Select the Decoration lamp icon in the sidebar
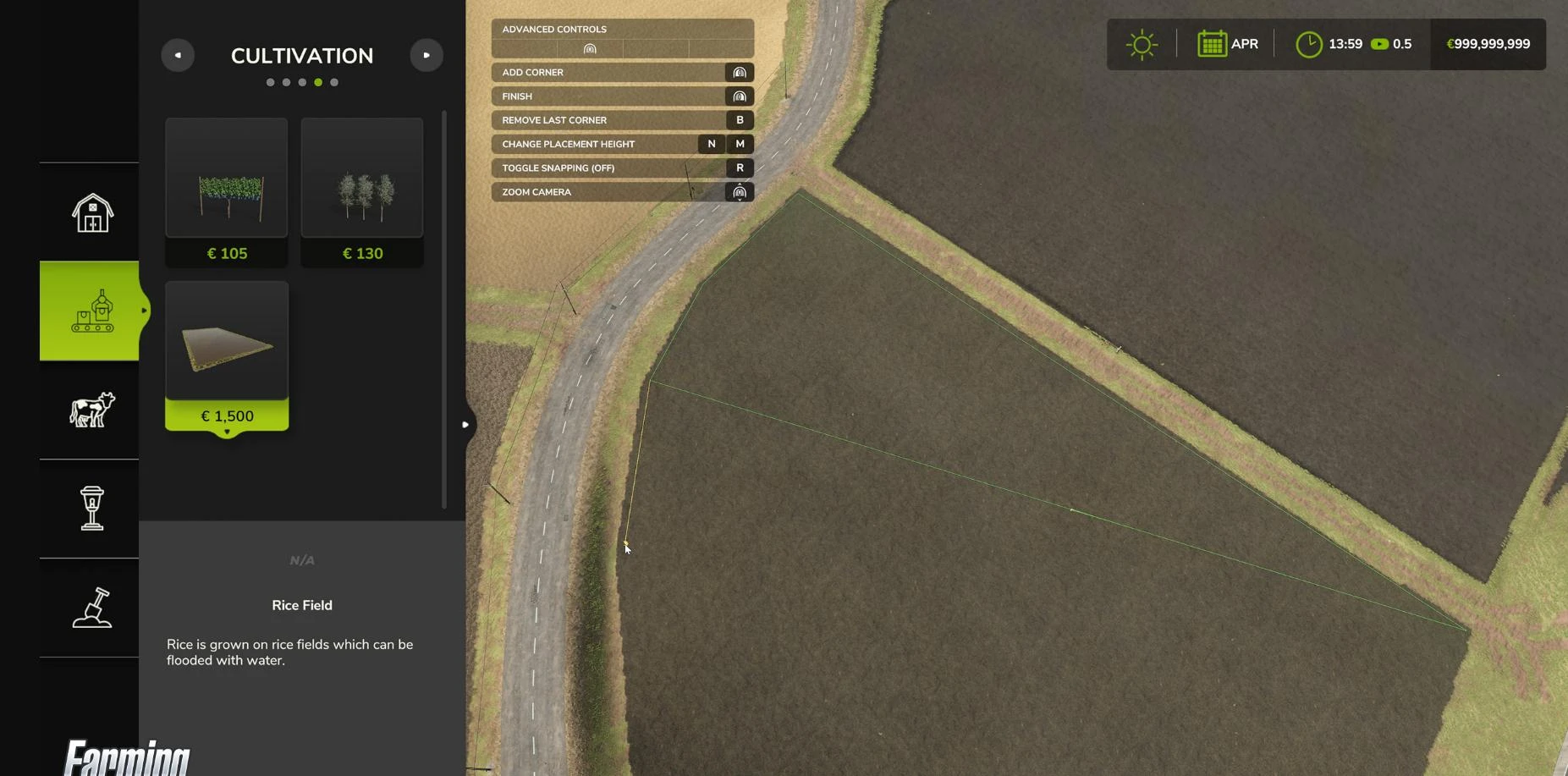1568x776 pixels. coord(91,509)
